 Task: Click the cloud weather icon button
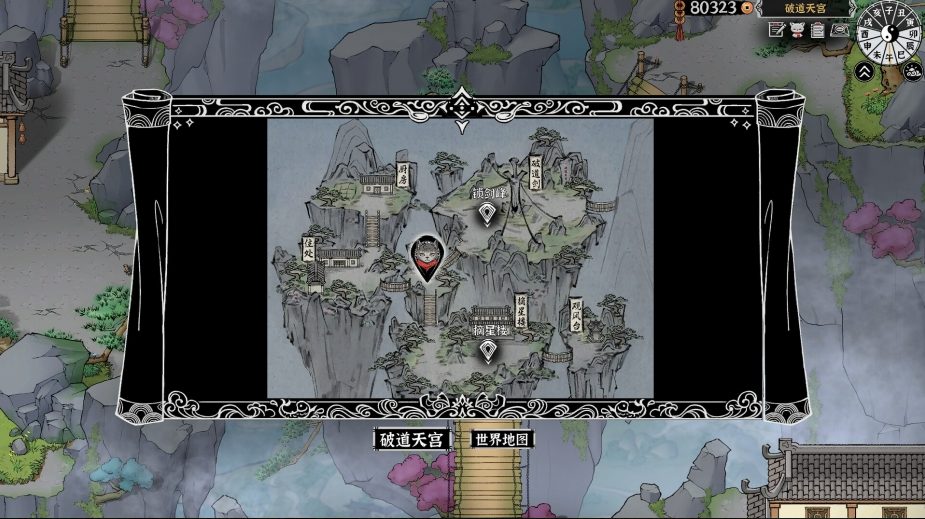tap(912, 73)
